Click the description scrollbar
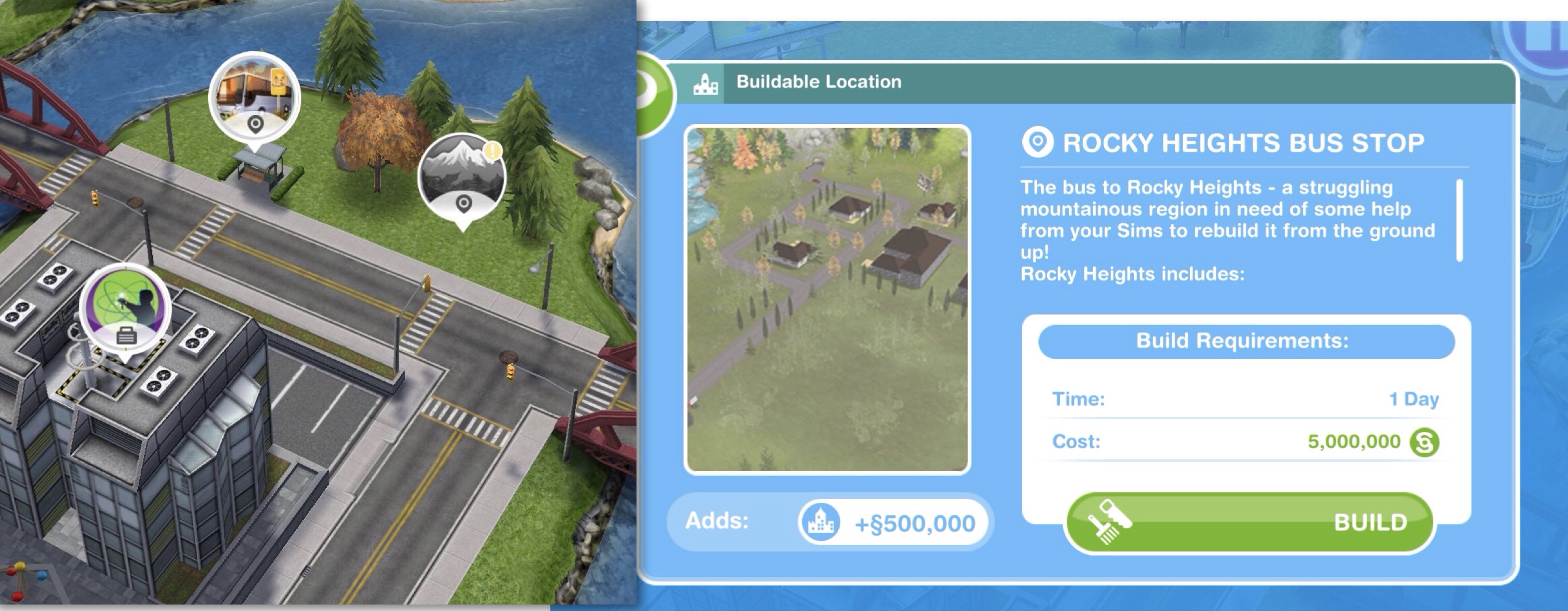The height and width of the screenshot is (611, 1568). coord(1459,220)
